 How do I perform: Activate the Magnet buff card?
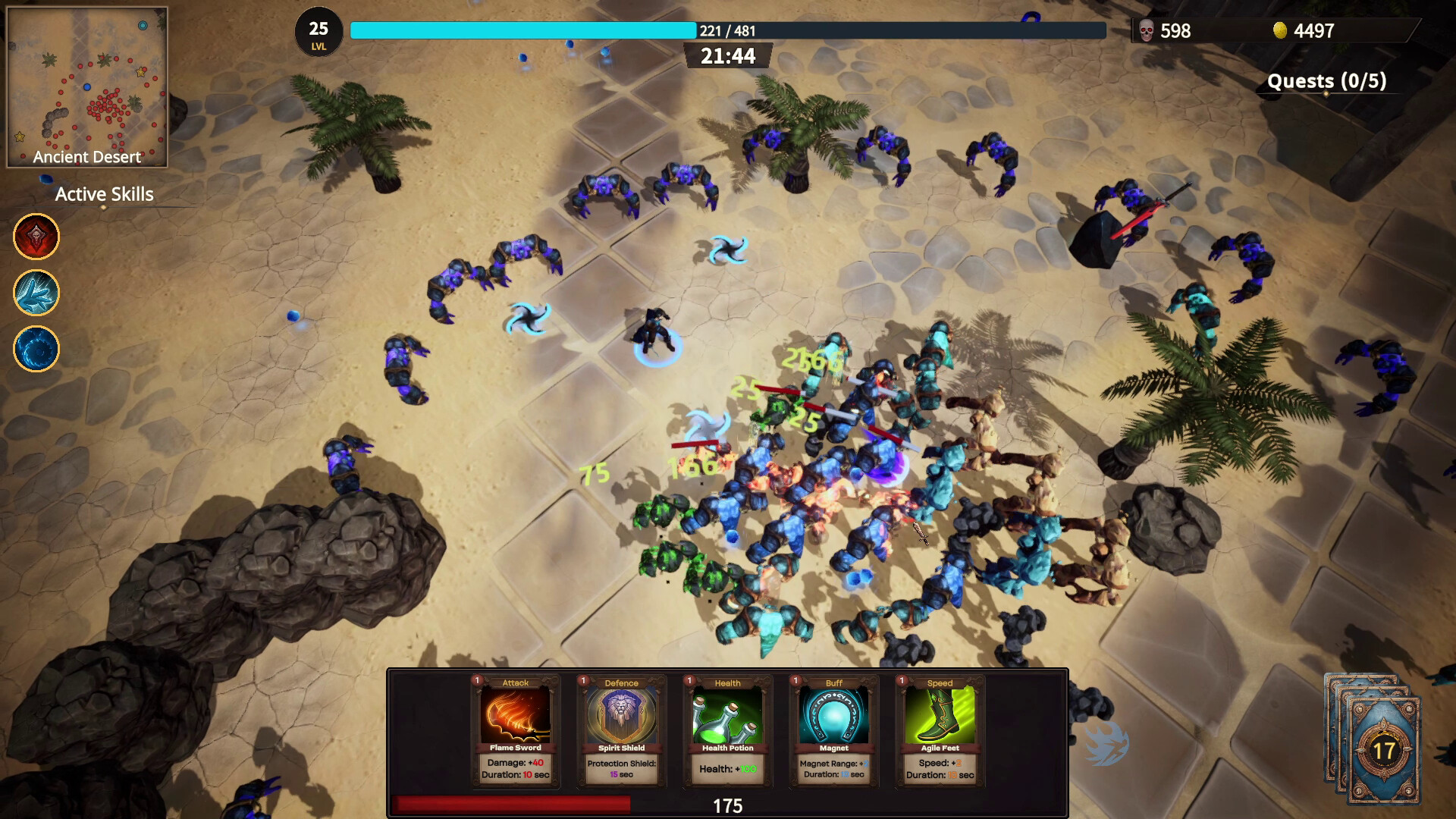point(834,730)
